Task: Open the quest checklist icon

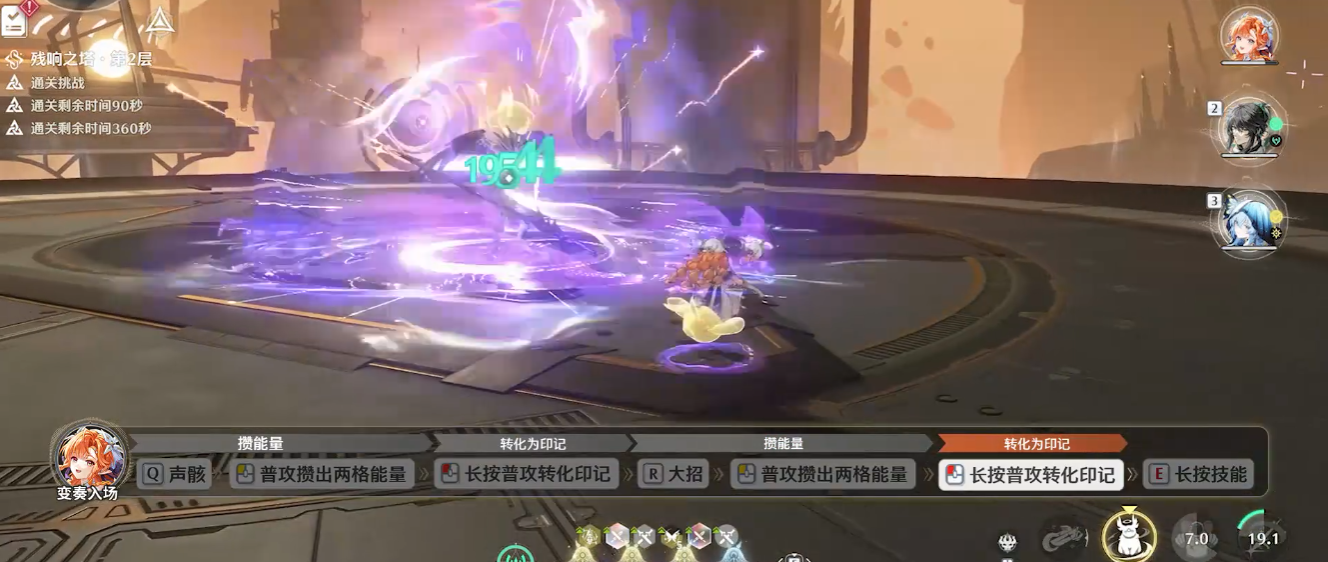Action: [x=14, y=19]
